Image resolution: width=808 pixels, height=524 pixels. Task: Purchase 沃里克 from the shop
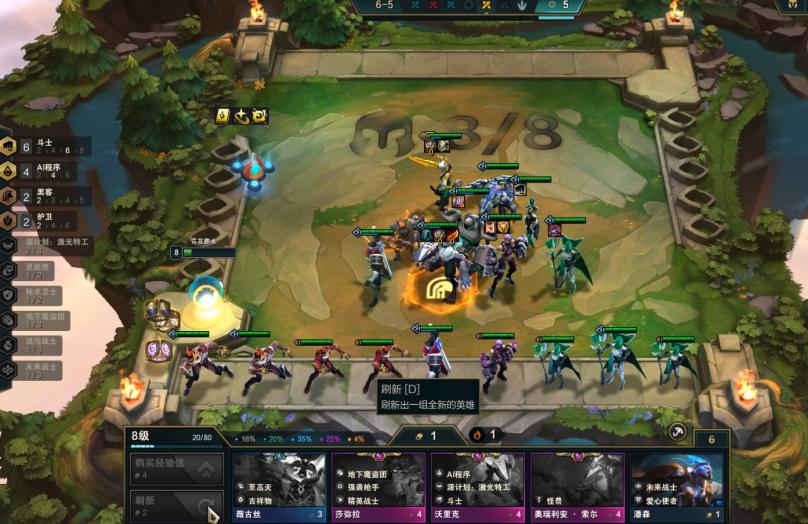[477, 486]
